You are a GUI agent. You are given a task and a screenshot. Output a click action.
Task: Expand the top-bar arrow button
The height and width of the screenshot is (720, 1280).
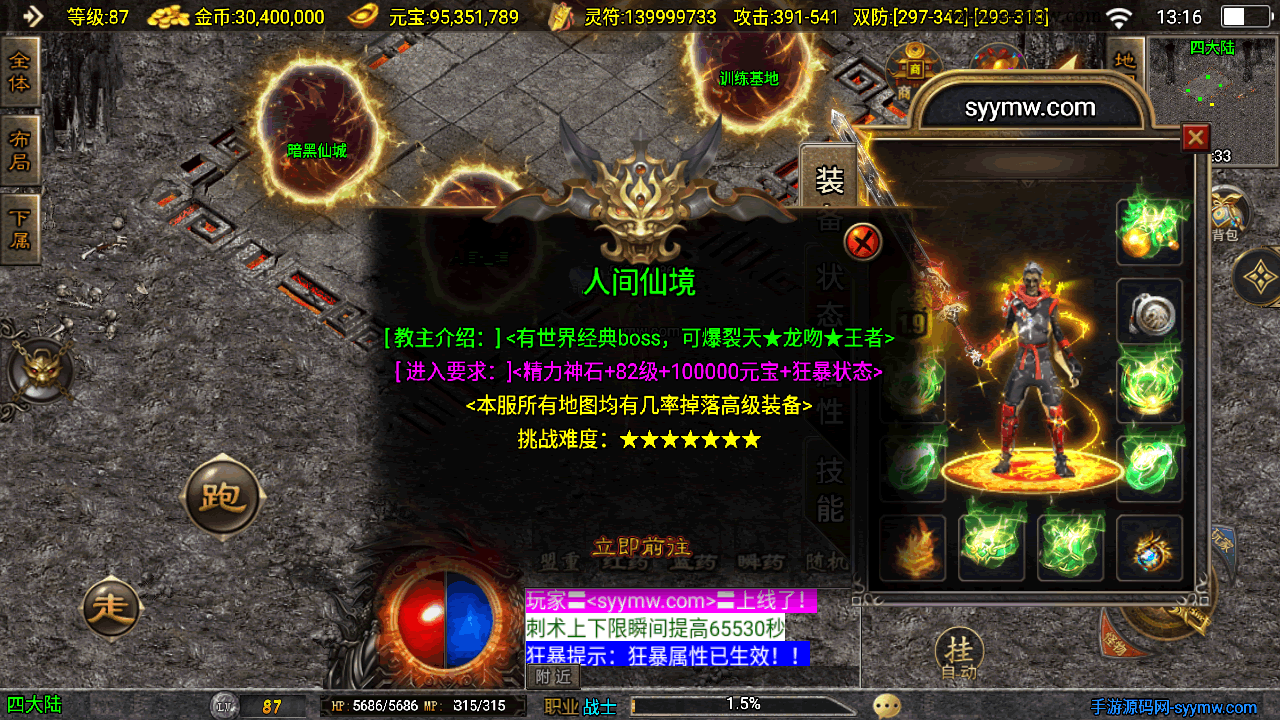[x=32, y=16]
